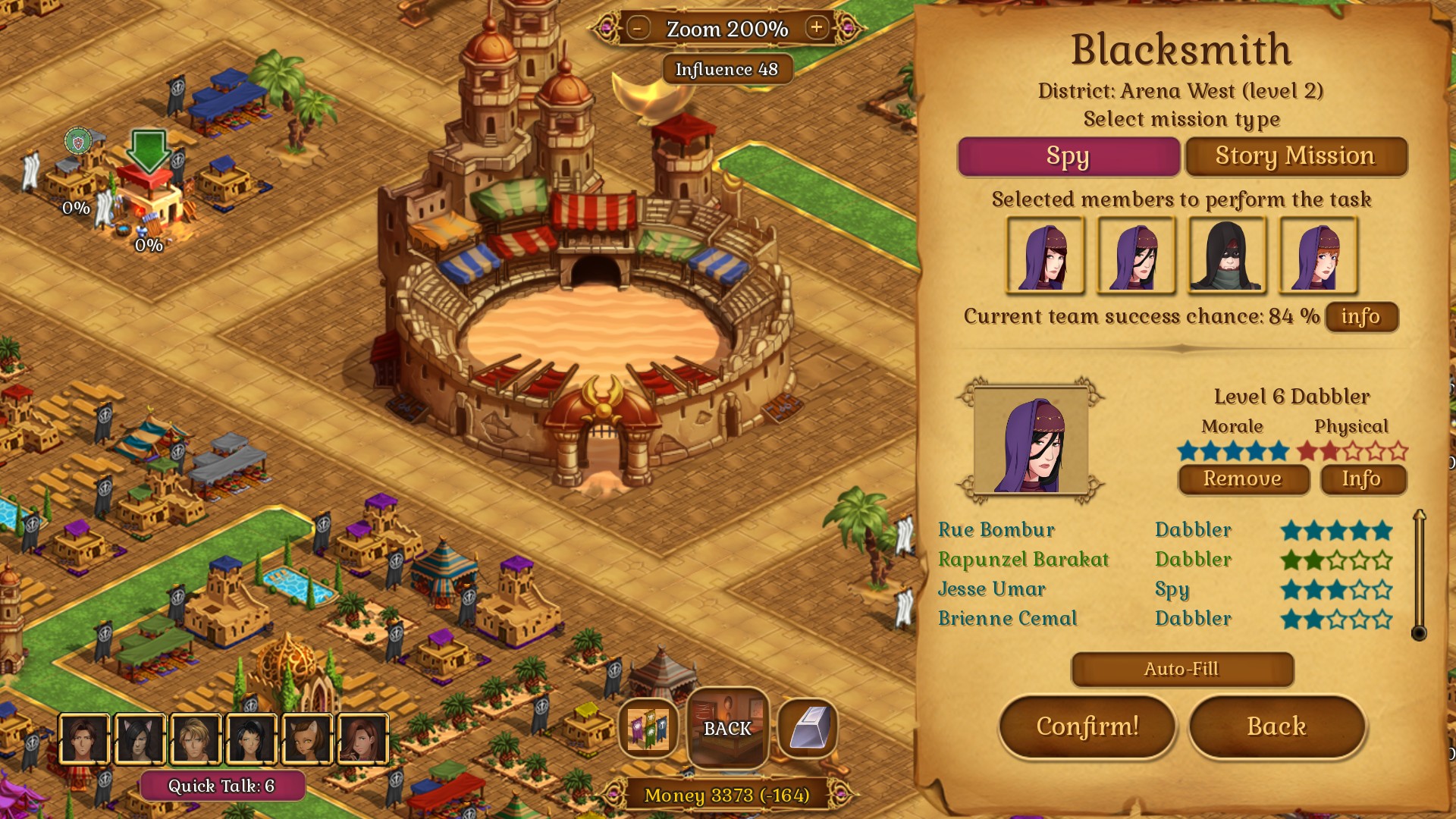Select Rue Bombur from the member list
1456x819 pixels.
coord(996,530)
